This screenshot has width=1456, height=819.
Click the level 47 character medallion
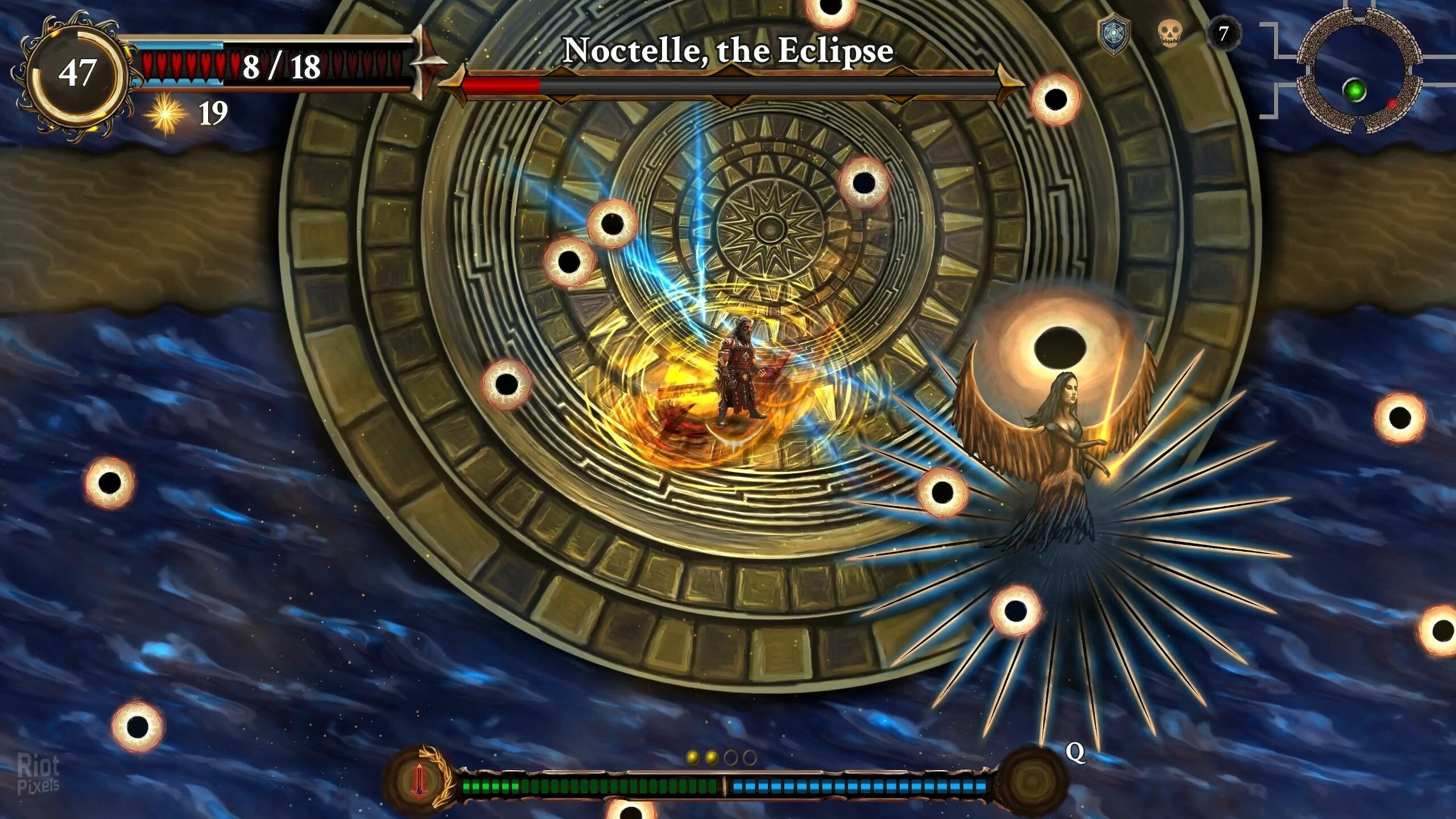point(76,74)
